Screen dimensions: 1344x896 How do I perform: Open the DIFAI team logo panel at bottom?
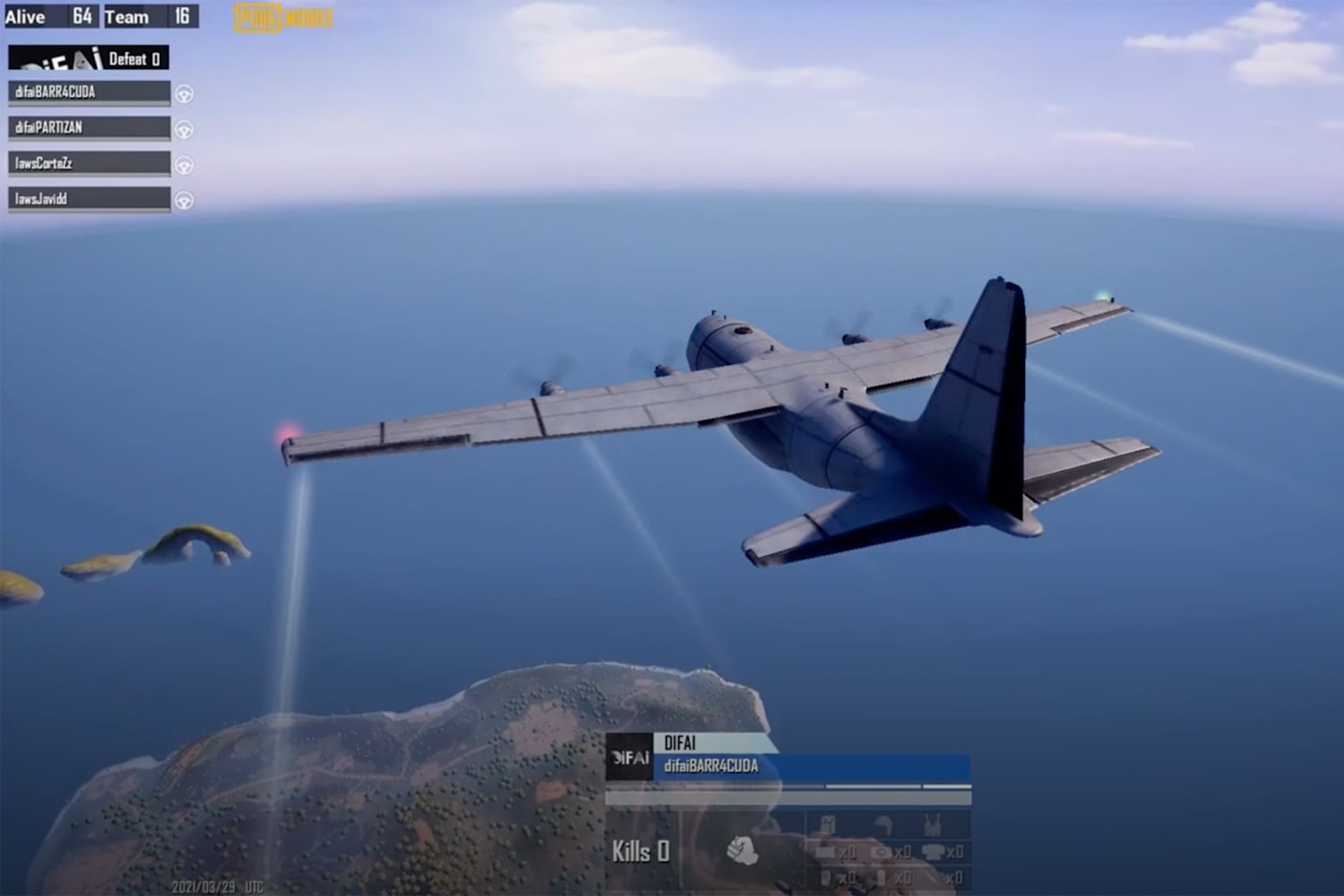pos(630,754)
